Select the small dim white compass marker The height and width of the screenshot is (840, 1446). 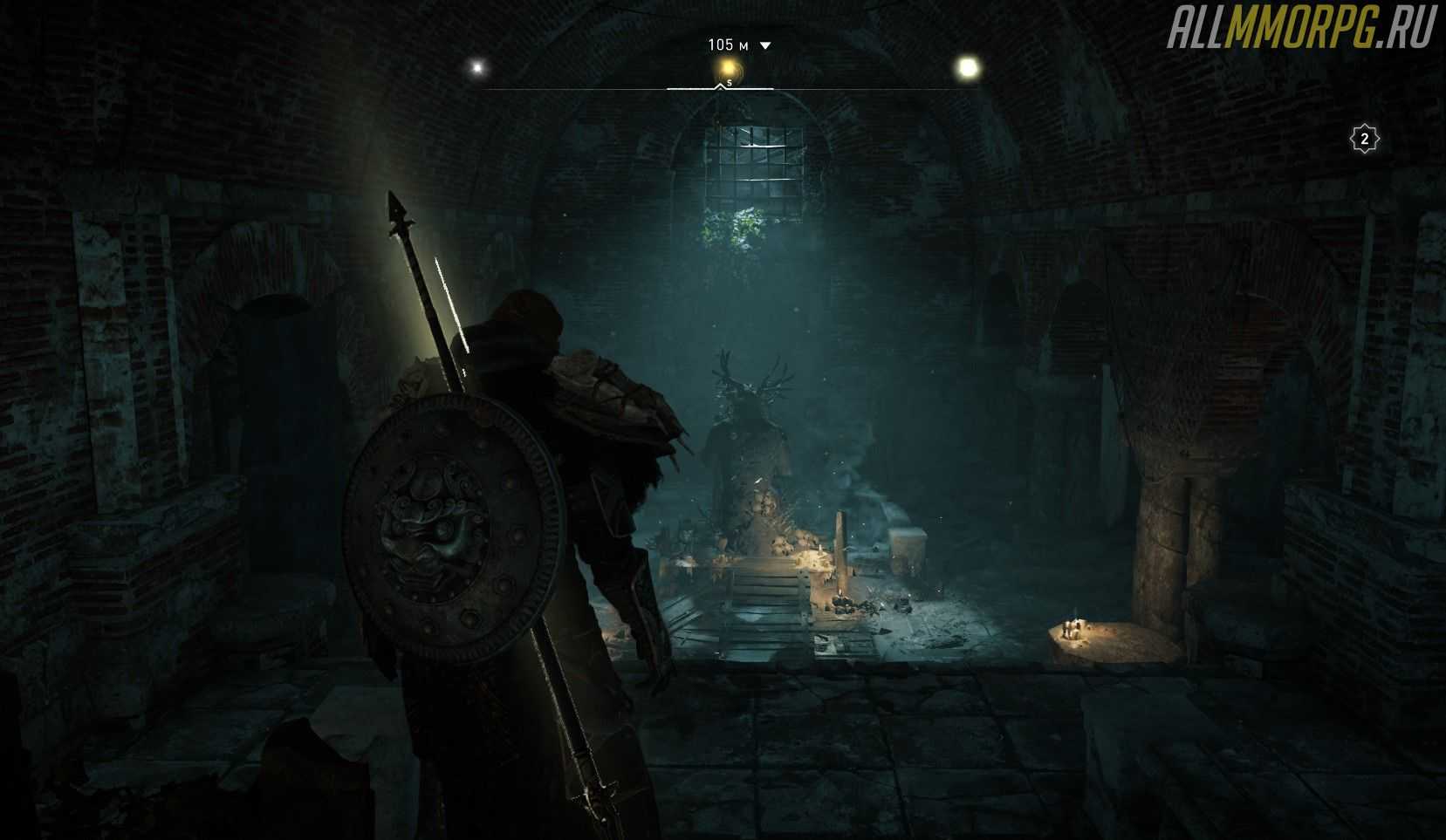[477, 67]
